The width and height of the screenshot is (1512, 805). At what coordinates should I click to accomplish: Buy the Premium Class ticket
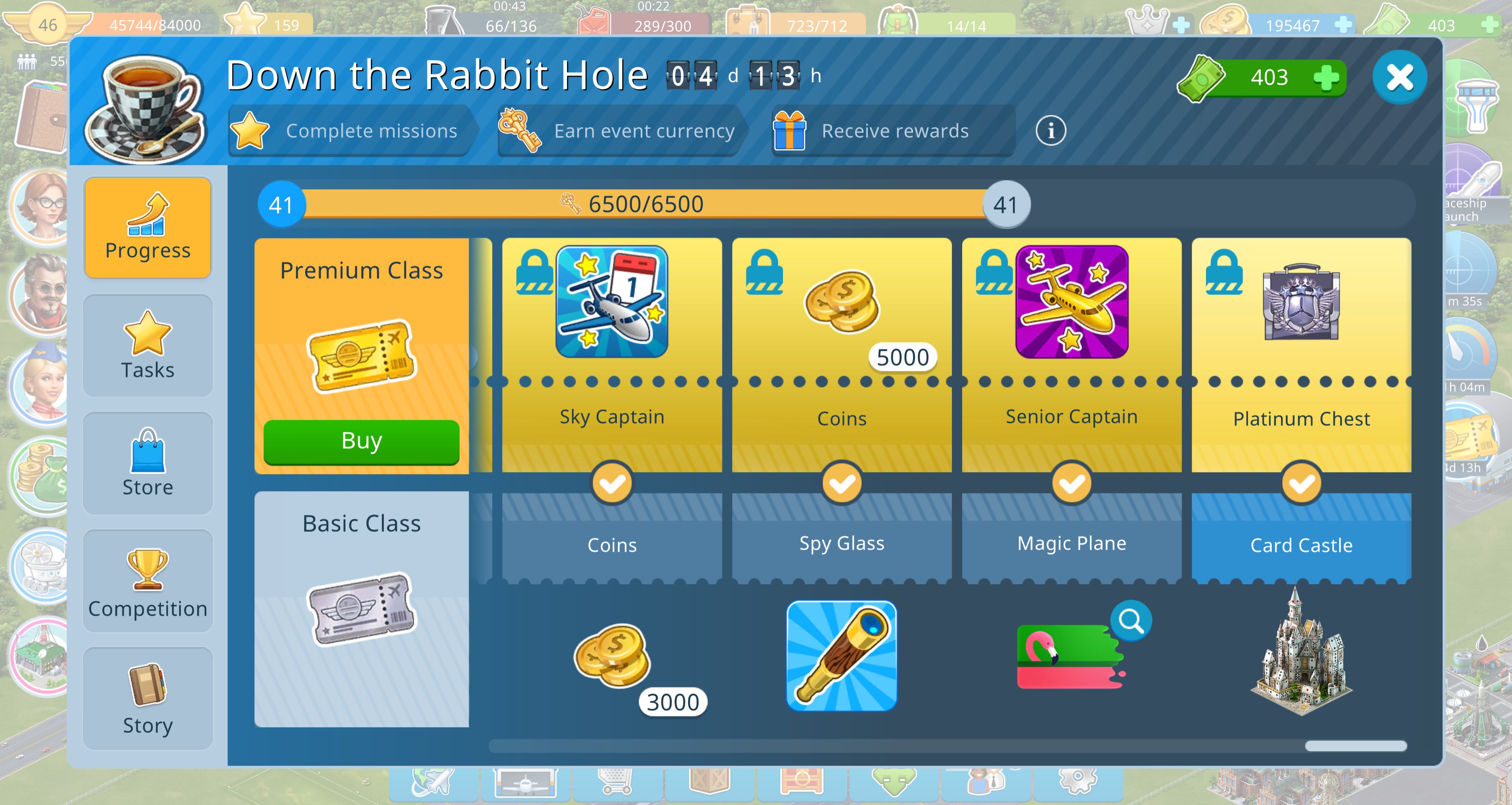pyautogui.click(x=361, y=441)
